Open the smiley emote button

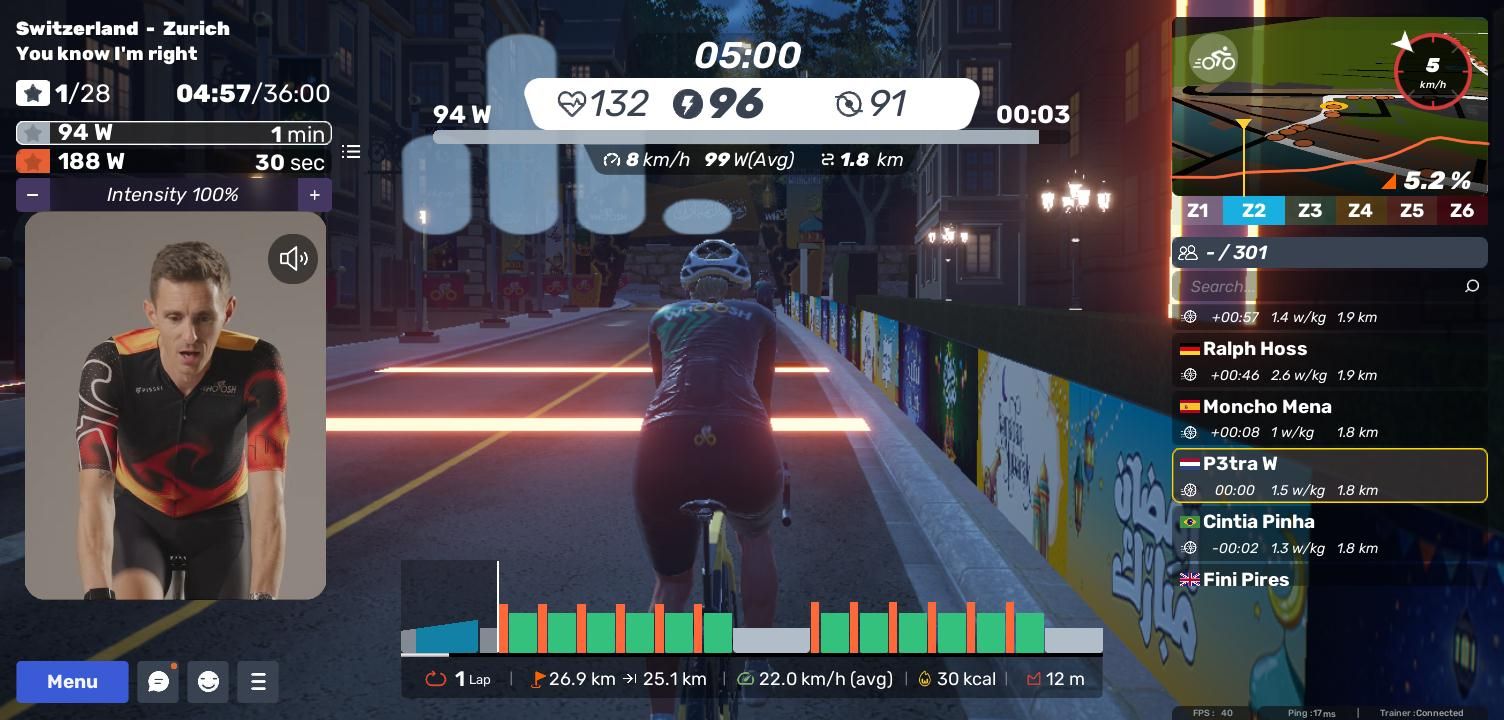point(208,682)
